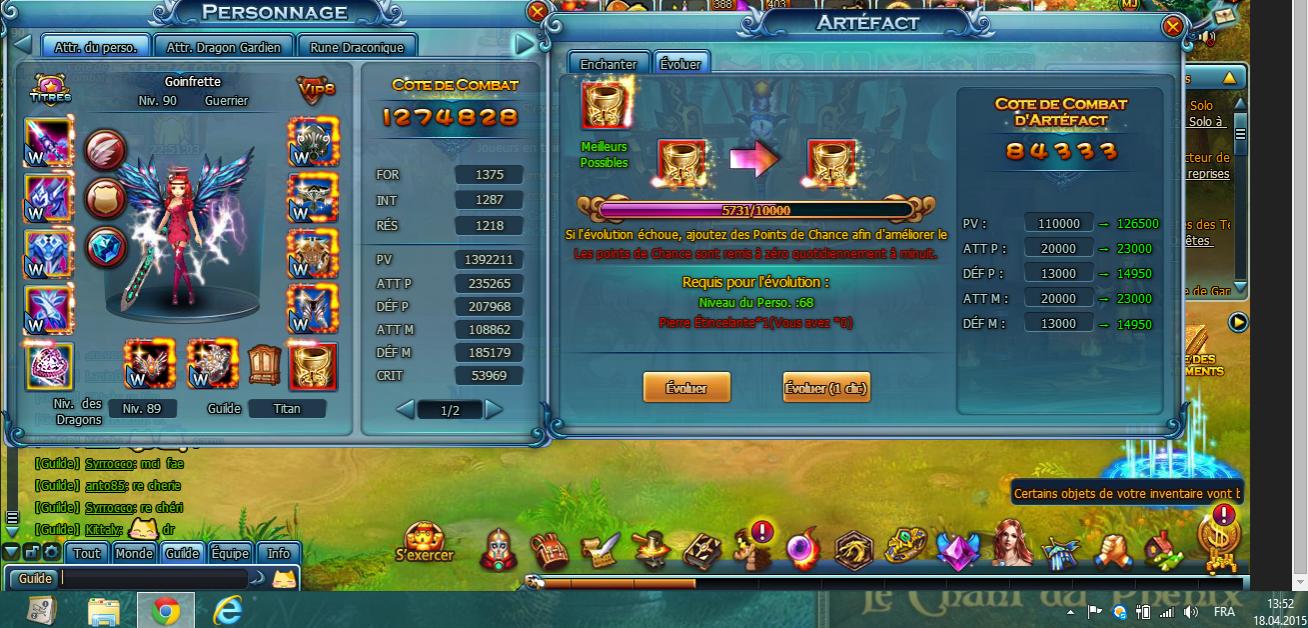Viewport: 1308px width, 628px height.
Task: Select the wardrobe equipment slot
Action: (x=262, y=366)
